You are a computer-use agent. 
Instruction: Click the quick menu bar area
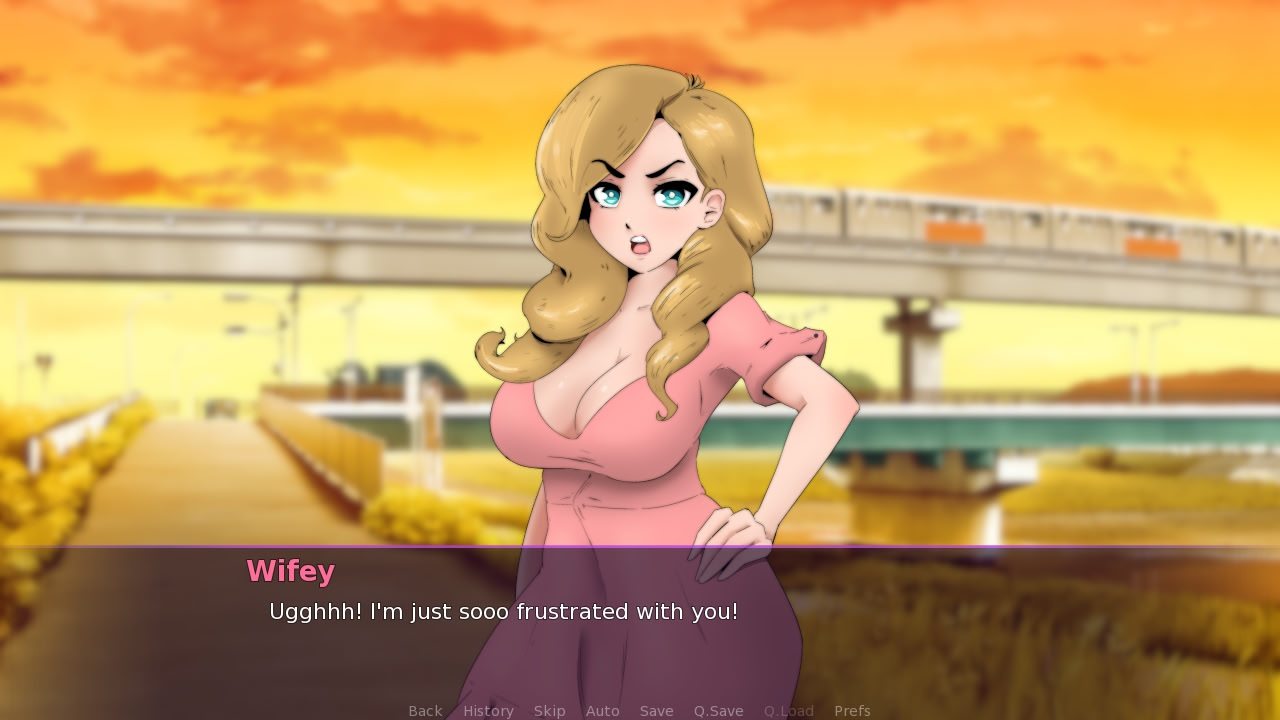pos(640,710)
